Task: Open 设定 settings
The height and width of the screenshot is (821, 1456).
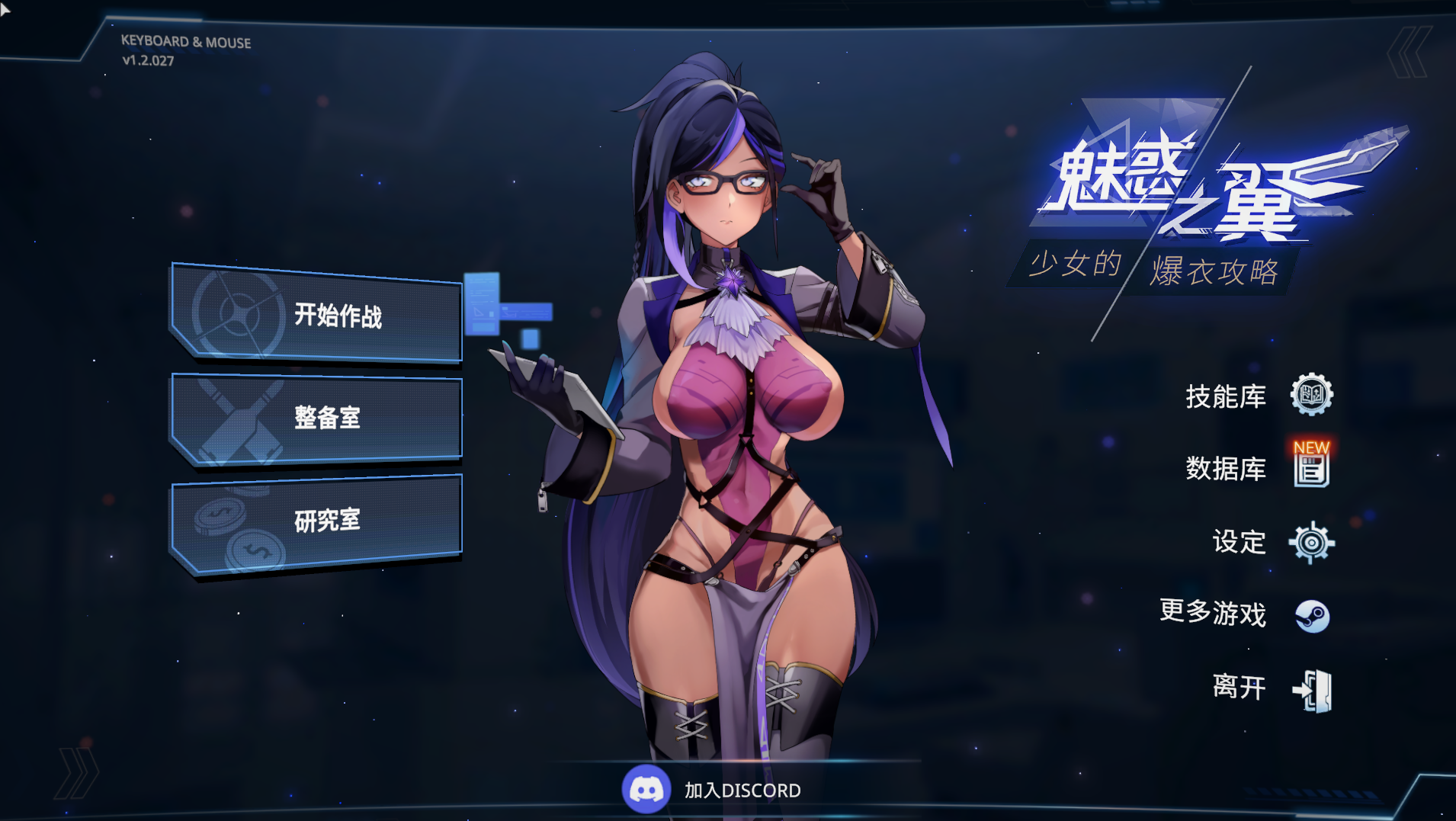Action: pyautogui.click(x=1239, y=542)
